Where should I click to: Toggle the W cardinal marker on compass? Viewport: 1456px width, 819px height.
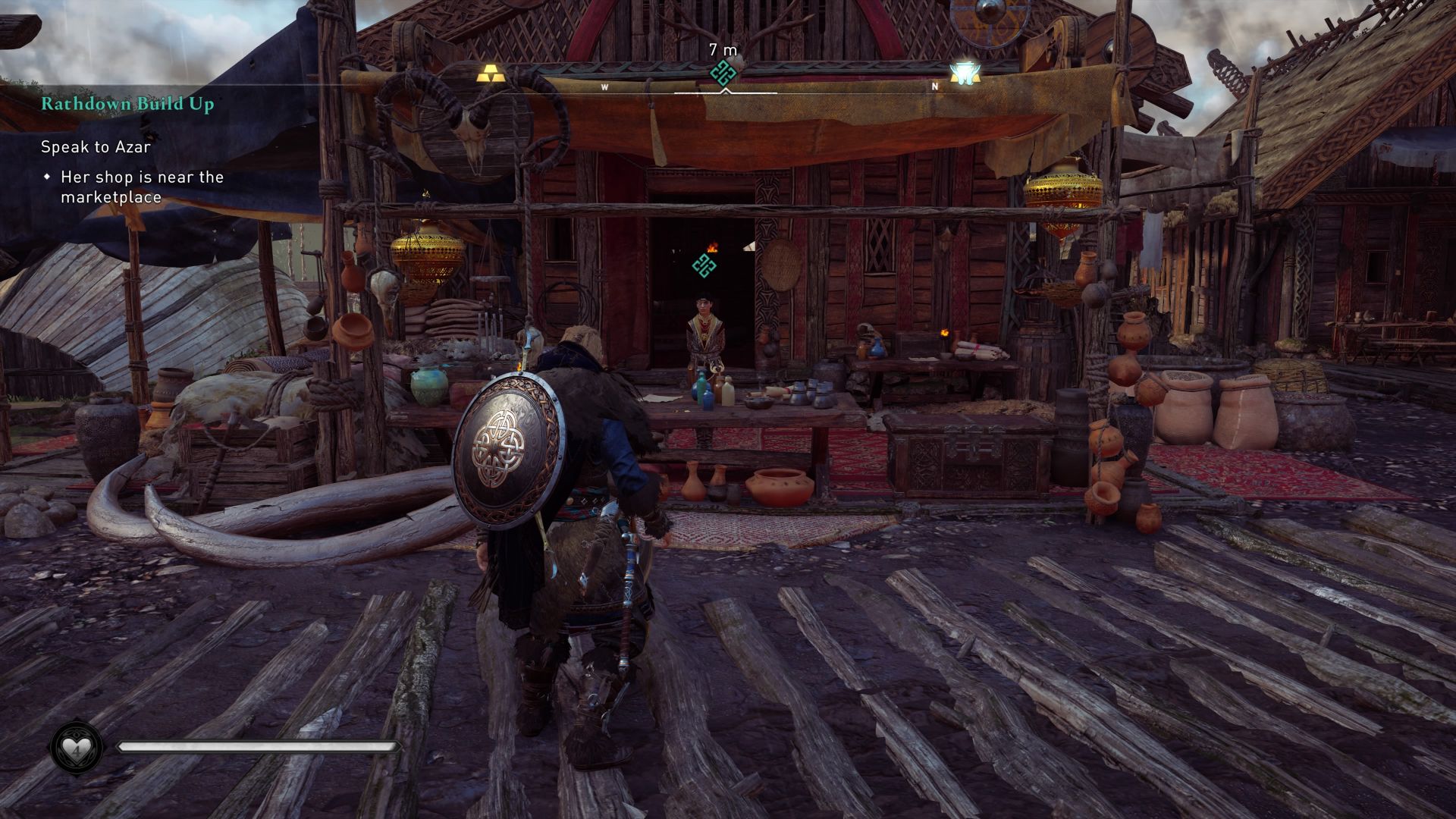pos(604,86)
